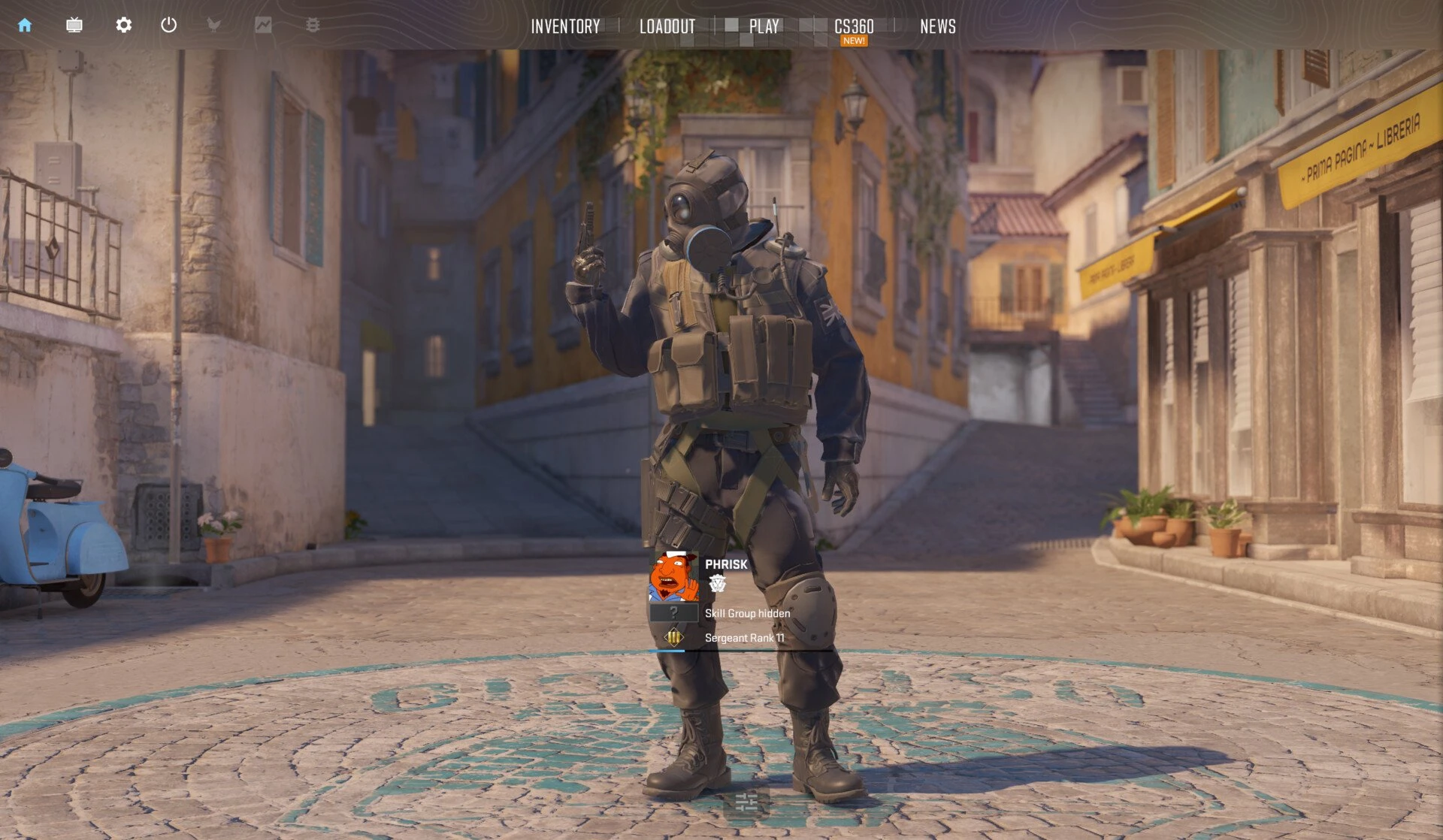Click the dimmed bug icon
The width and height of the screenshot is (1443, 840).
point(313,26)
